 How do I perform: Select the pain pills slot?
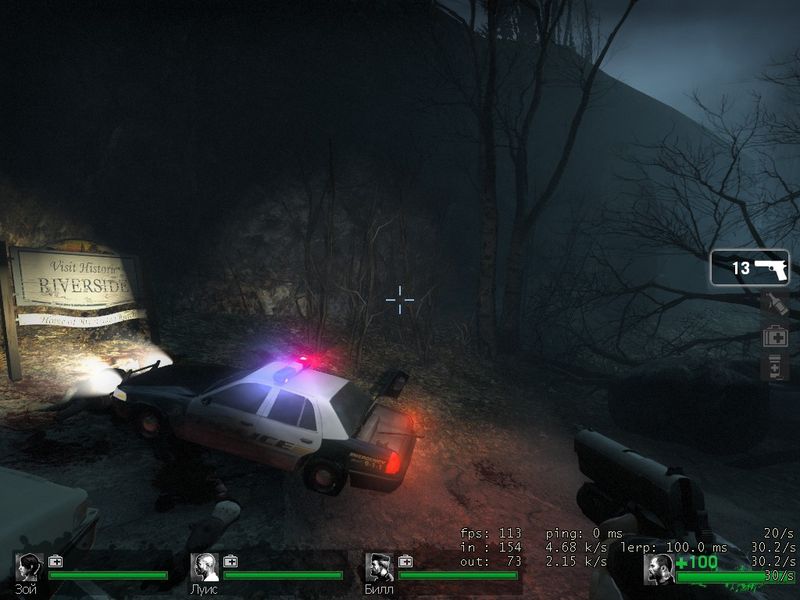click(774, 369)
